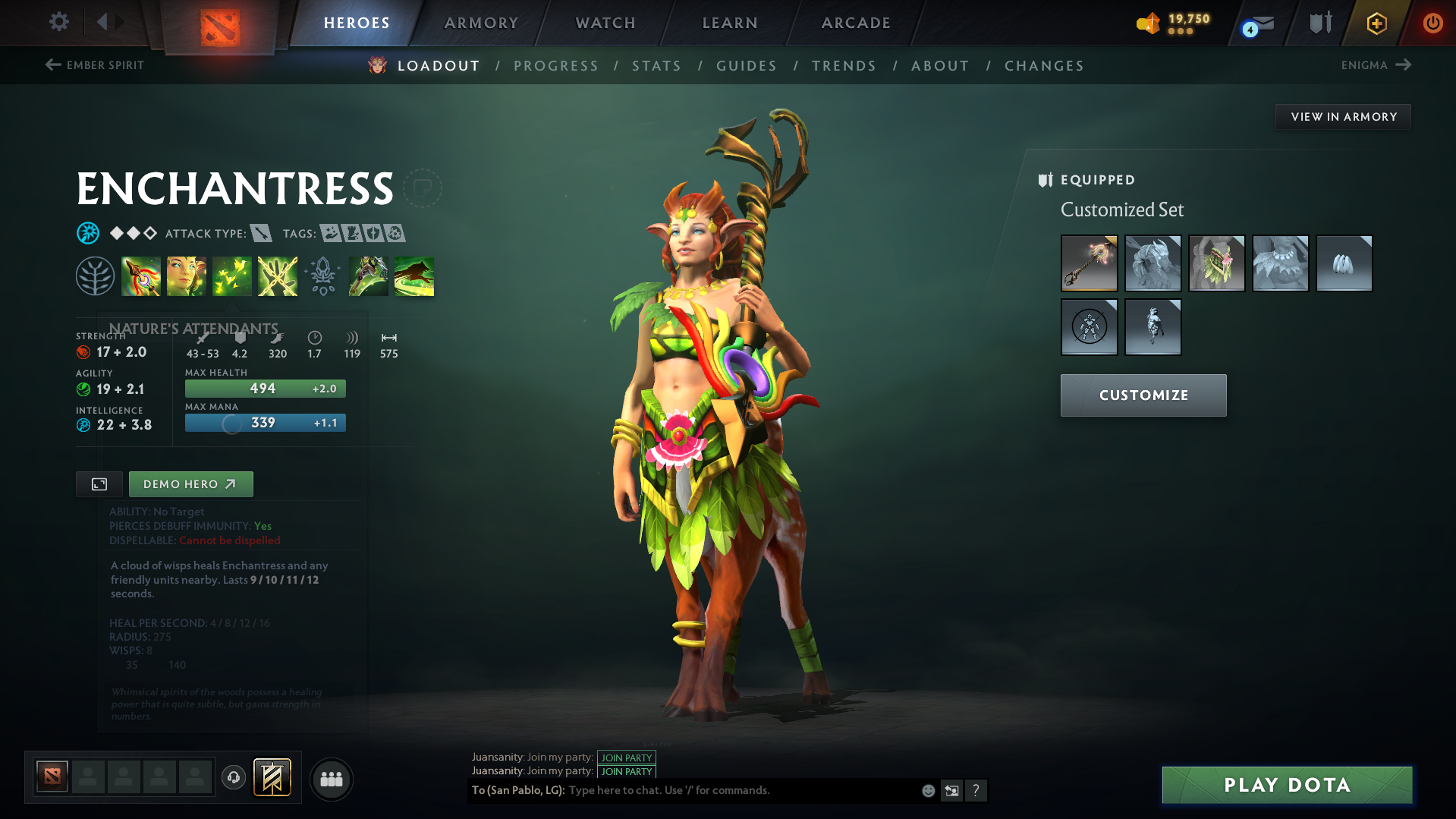Toggle the guild banner icon near party slots
The image size is (1456, 819).
273,778
